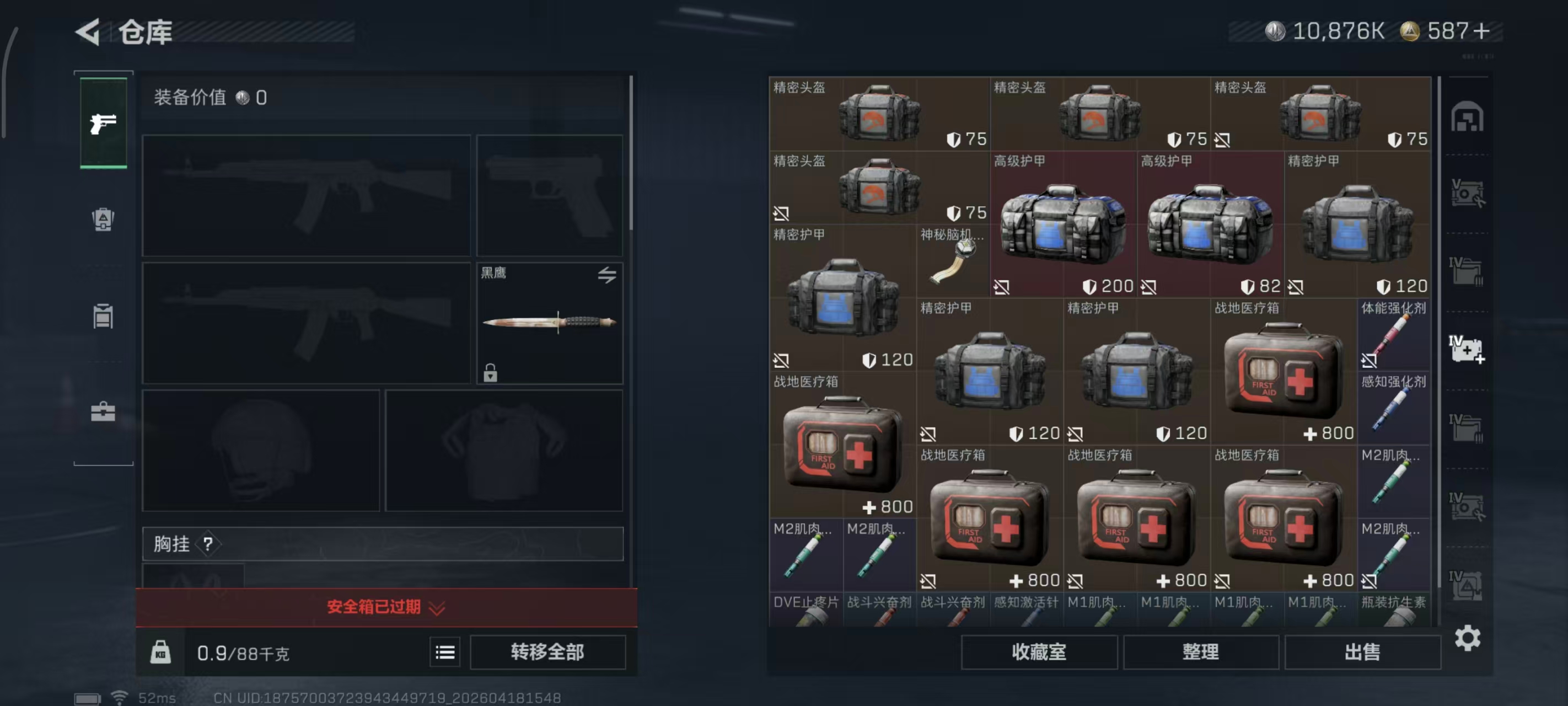Click the question mark next to 胸挂
This screenshot has width=1568, height=706.
207,544
